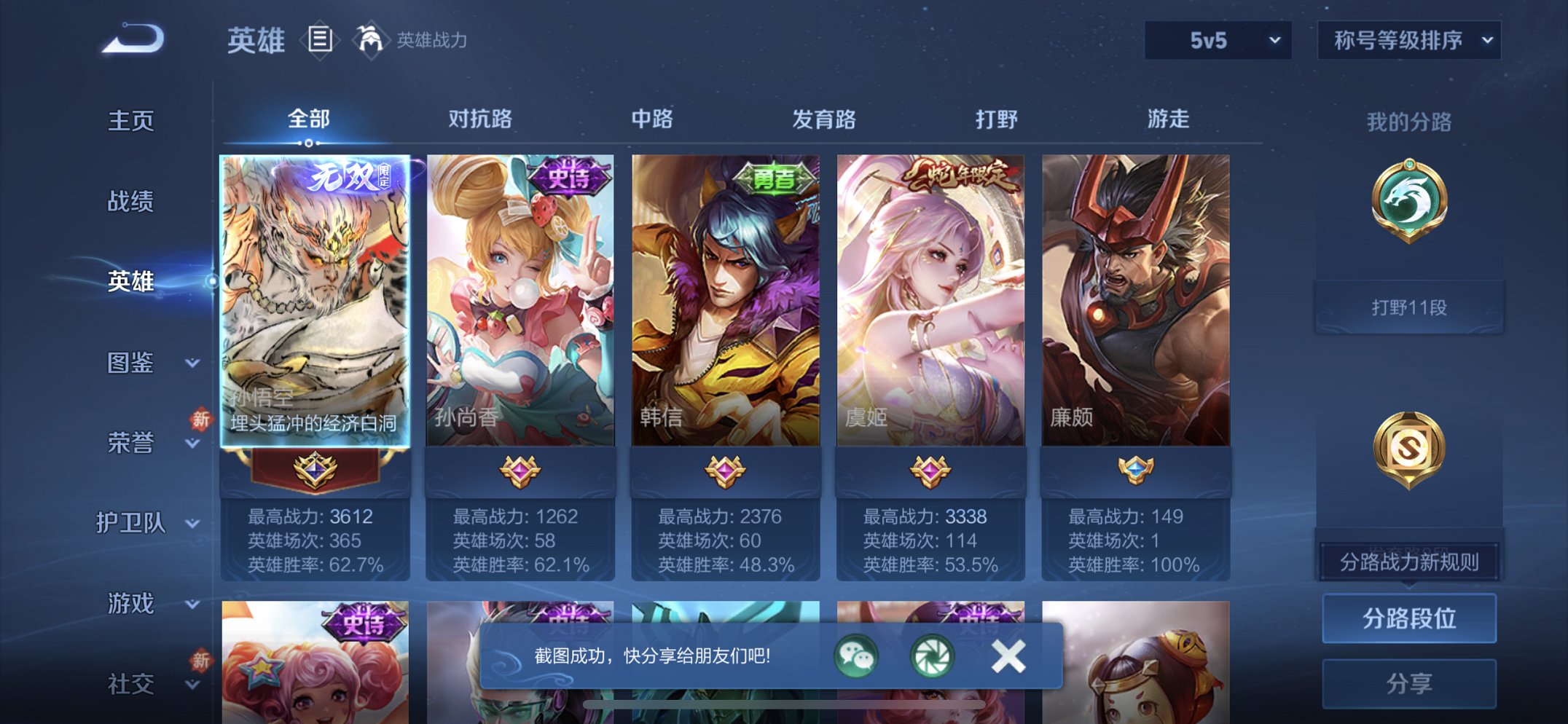Viewport: 1568px width, 724px height.
Task: Open the hero power helmet icon
Action: pos(373,40)
